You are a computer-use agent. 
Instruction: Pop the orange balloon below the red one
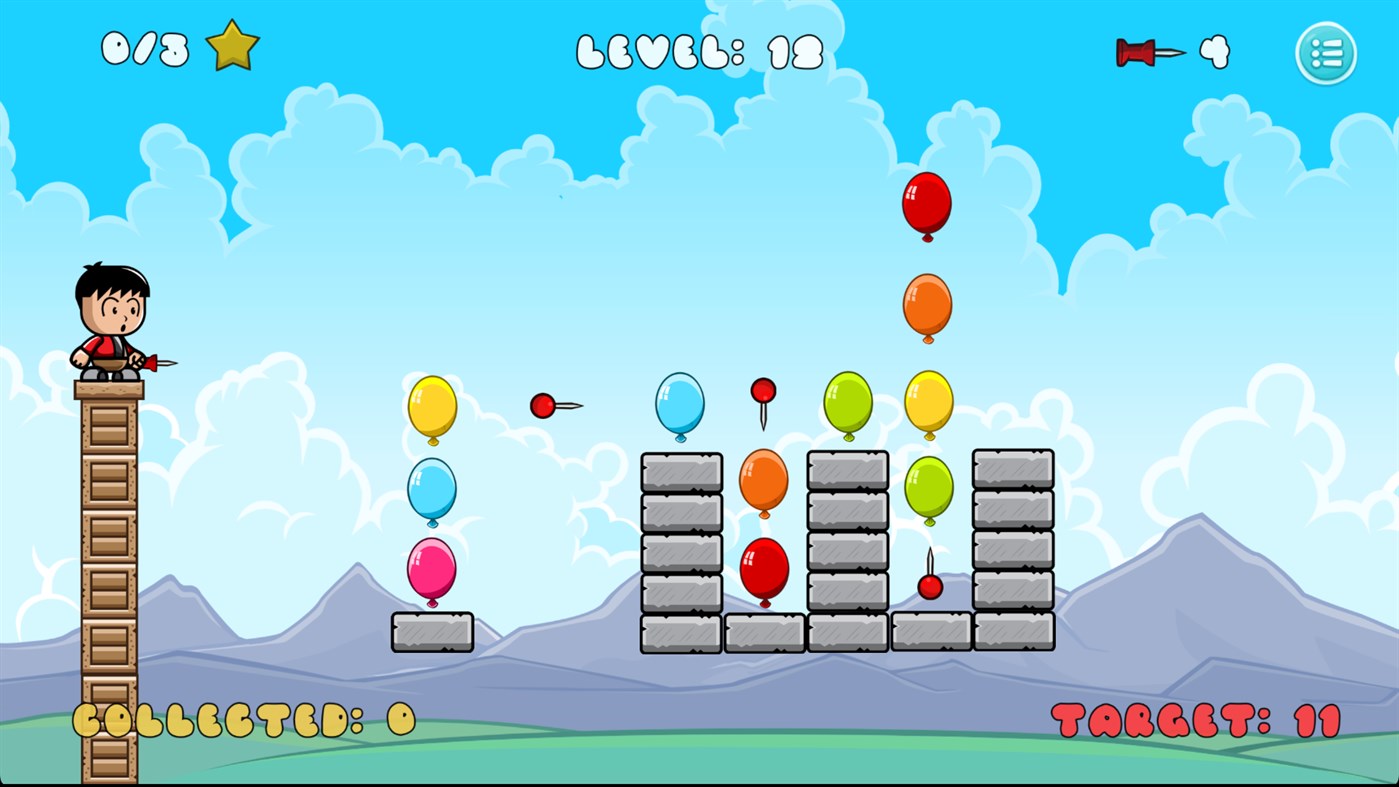[x=926, y=308]
